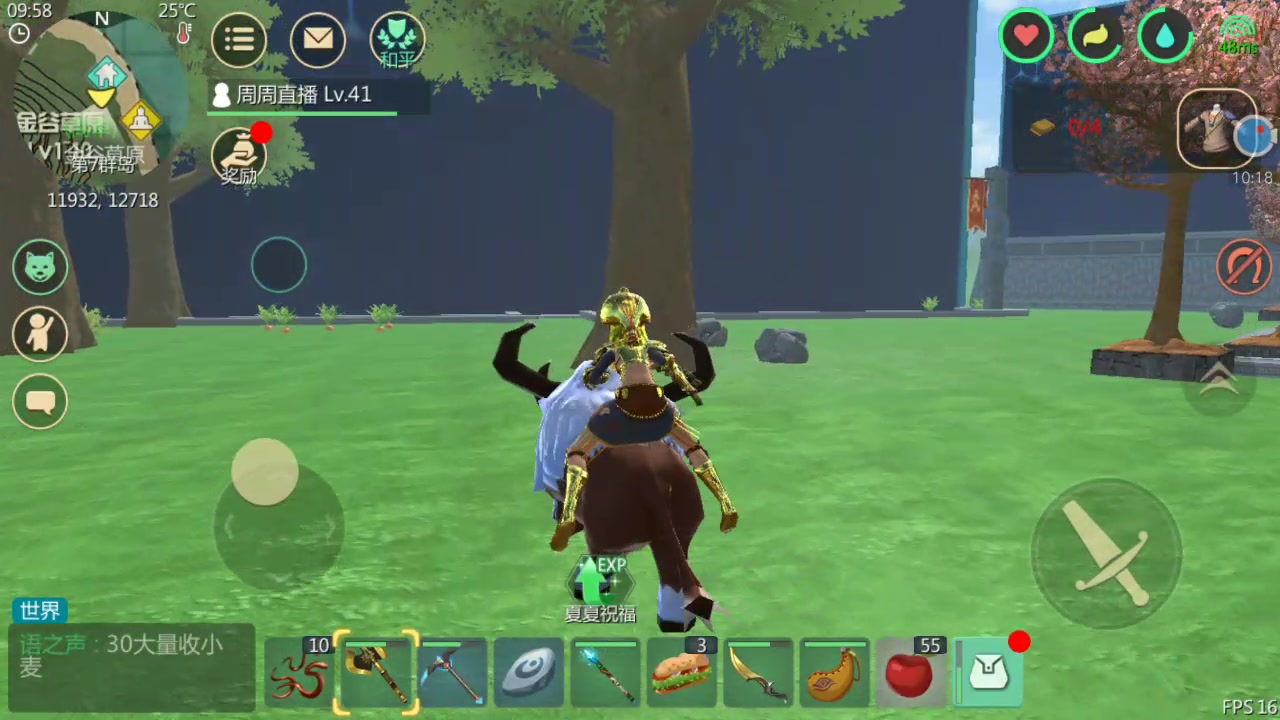This screenshot has width=1280, height=720.
Task: Open the chat speech bubble
Action: 40,402
